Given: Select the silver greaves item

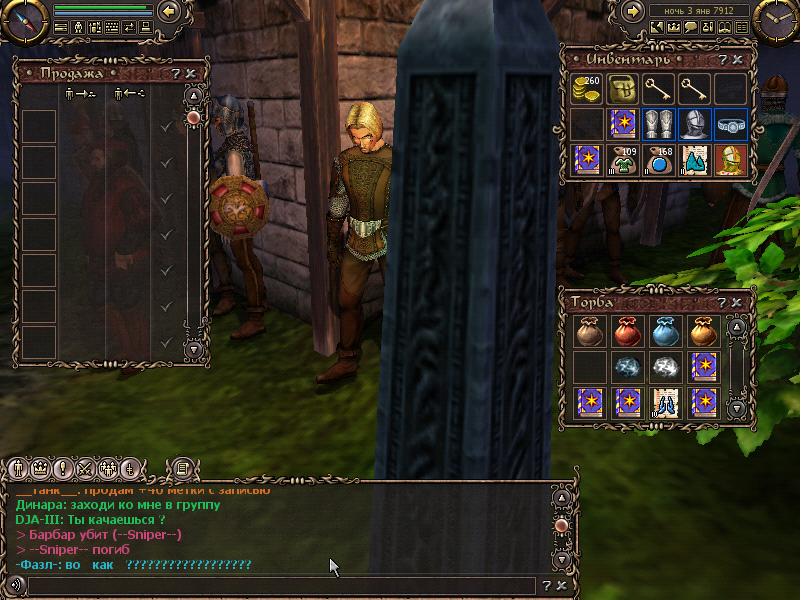Looking at the screenshot, I should coord(659,124).
